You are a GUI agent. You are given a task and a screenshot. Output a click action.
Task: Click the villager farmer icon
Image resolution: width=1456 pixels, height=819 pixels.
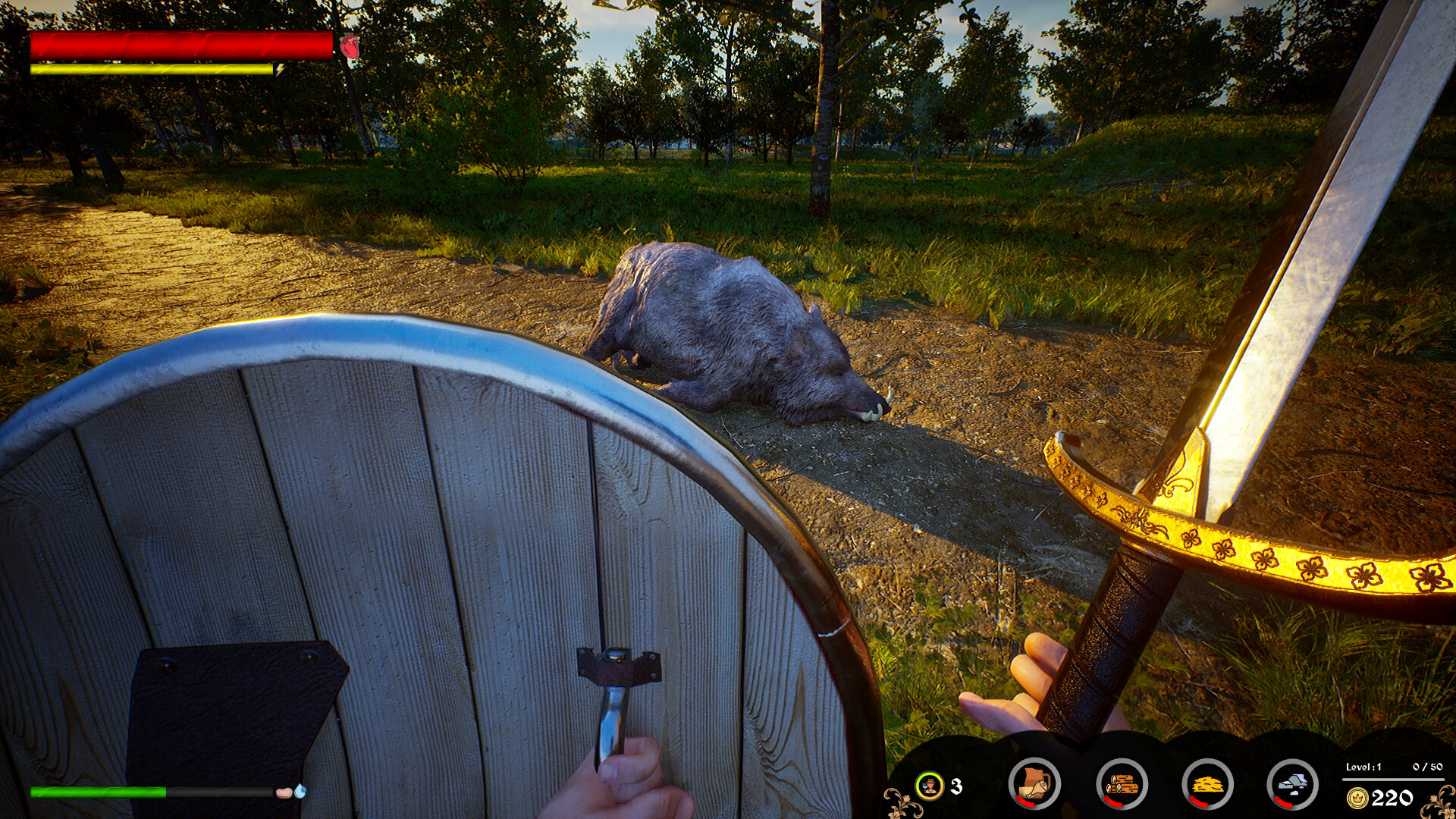tap(929, 786)
